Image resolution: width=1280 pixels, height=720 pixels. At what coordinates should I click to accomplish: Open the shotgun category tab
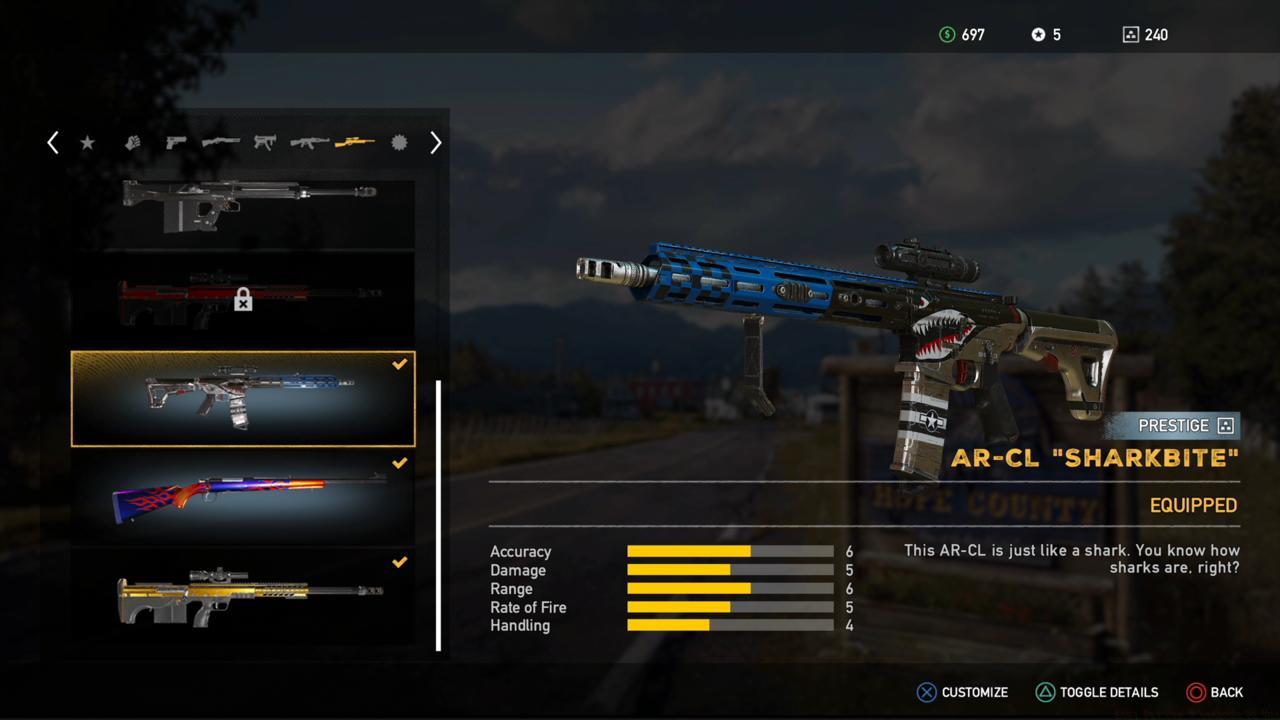(220, 143)
